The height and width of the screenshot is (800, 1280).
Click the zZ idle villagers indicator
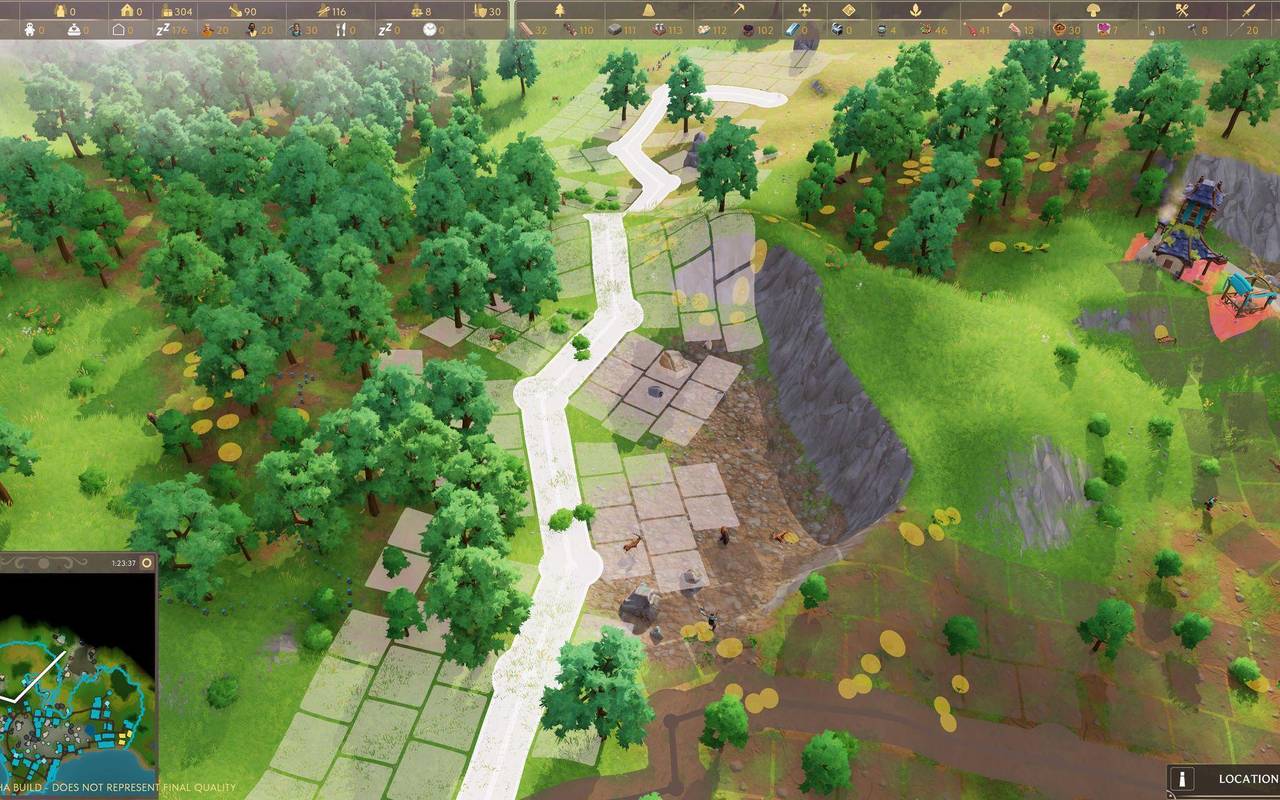pos(161,30)
